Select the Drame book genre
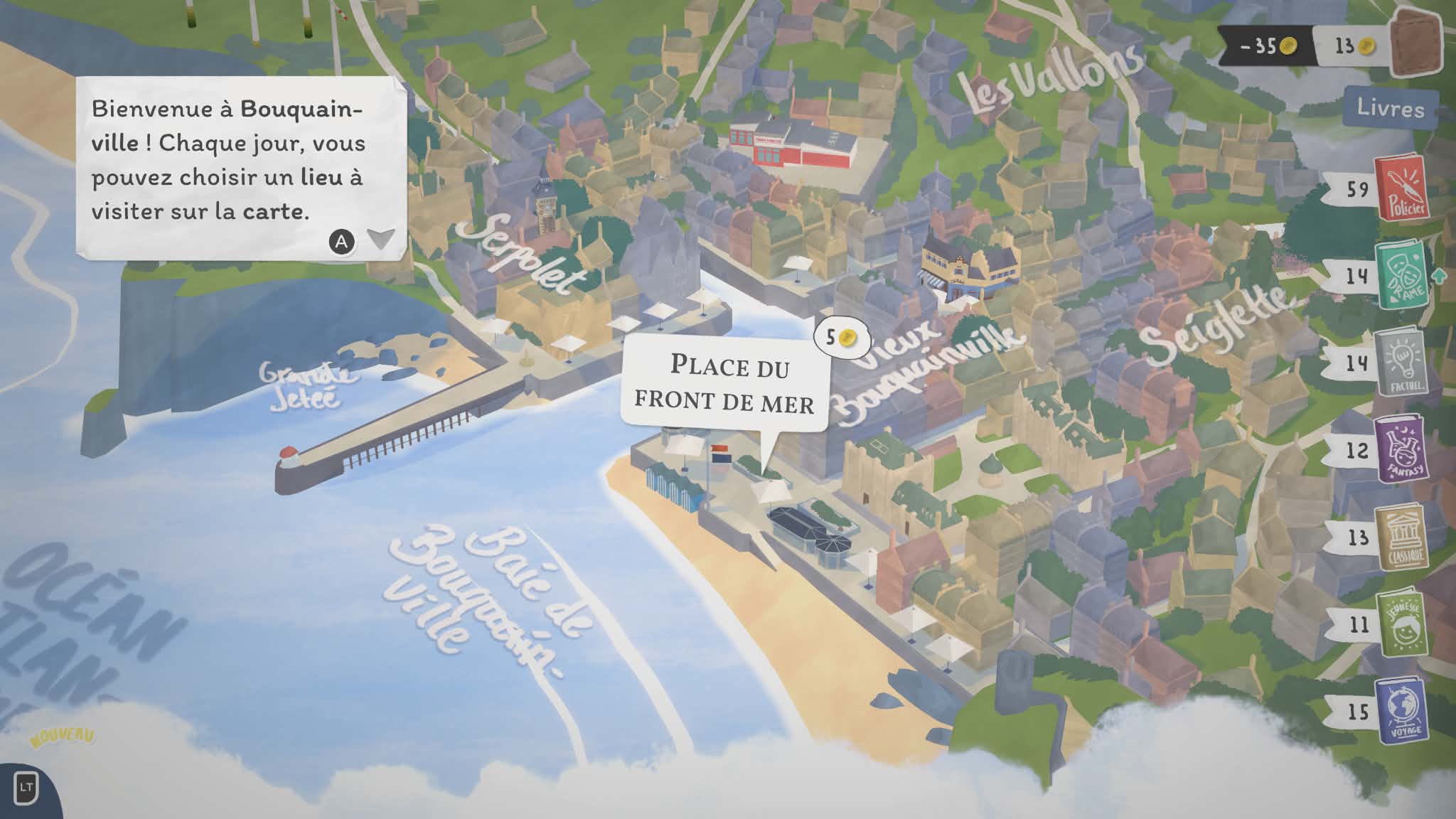1456x819 pixels. coord(1400,276)
